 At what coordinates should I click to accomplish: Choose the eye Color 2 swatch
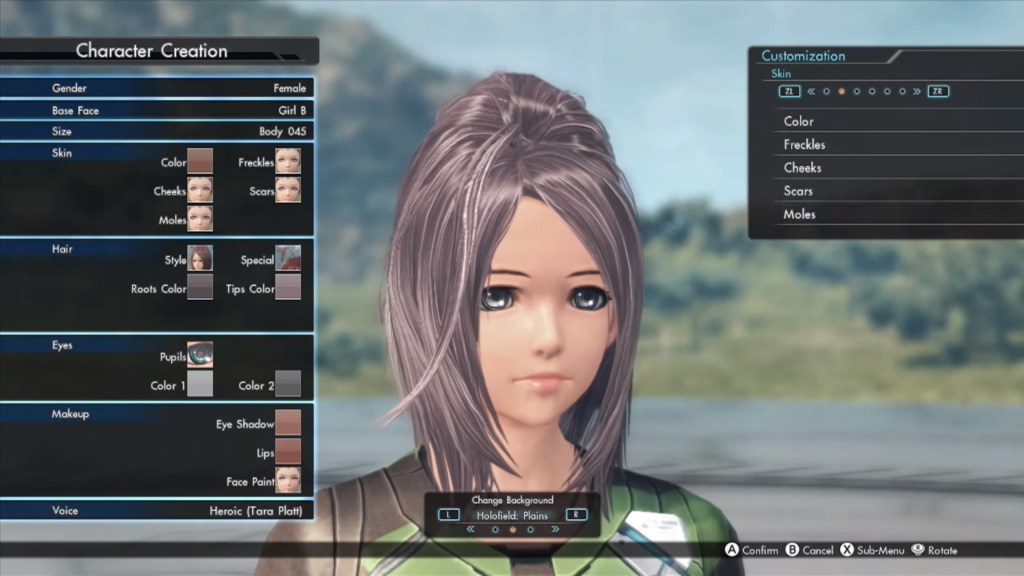coord(288,384)
